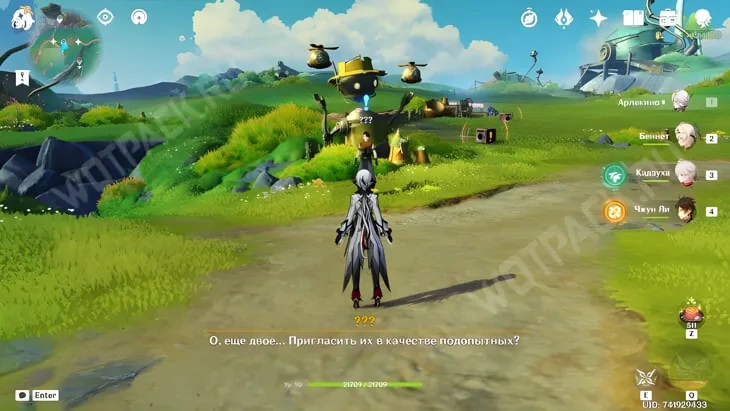Open the inventory backpack icon
The image size is (730, 411).
[x=667, y=18]
